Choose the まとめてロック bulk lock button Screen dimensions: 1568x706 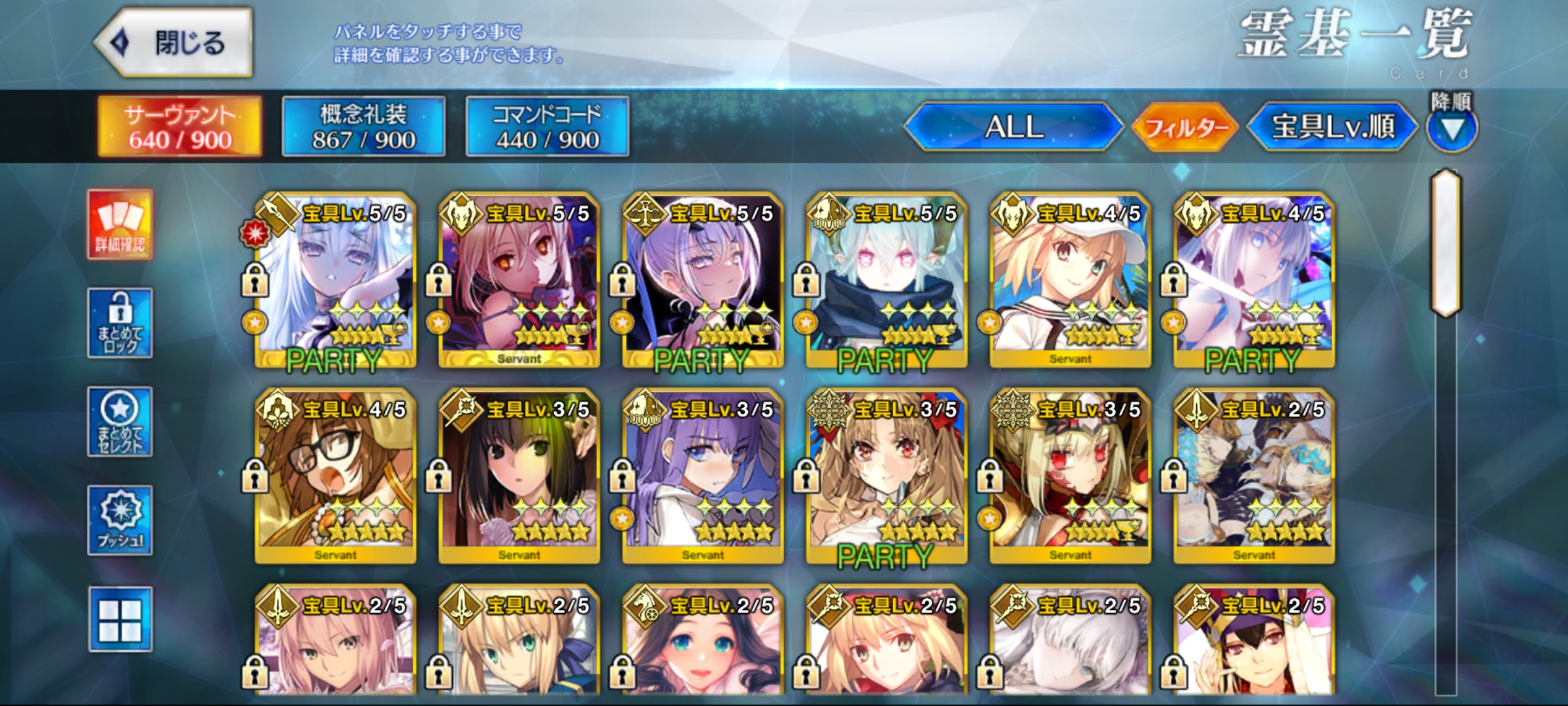click(120, 323)
